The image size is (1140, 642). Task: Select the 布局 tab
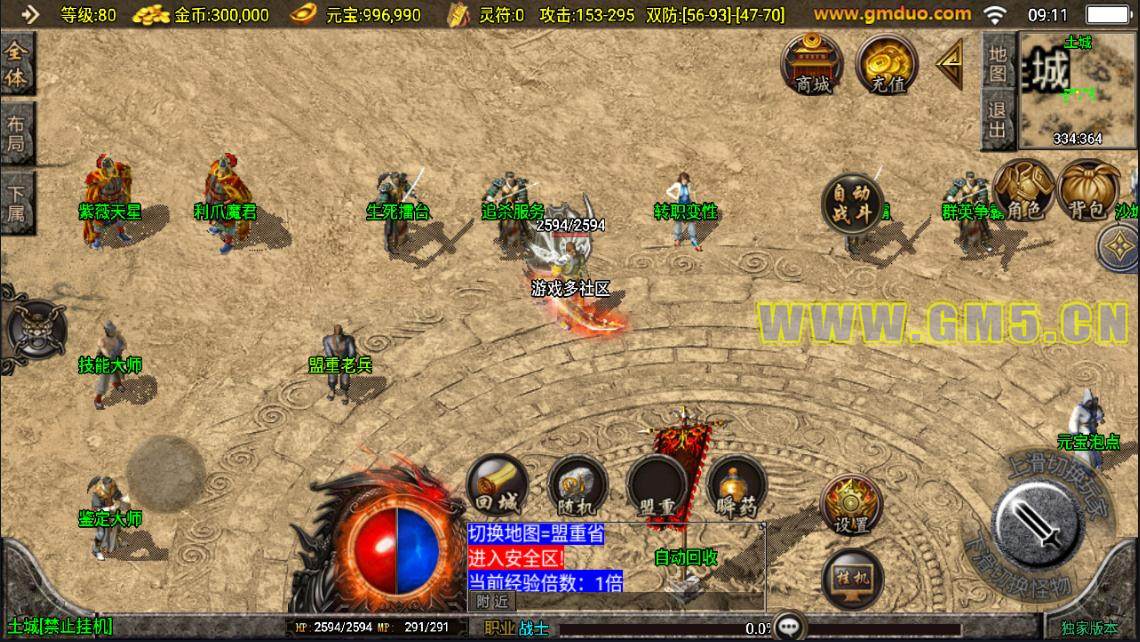(x=16, y=135)
